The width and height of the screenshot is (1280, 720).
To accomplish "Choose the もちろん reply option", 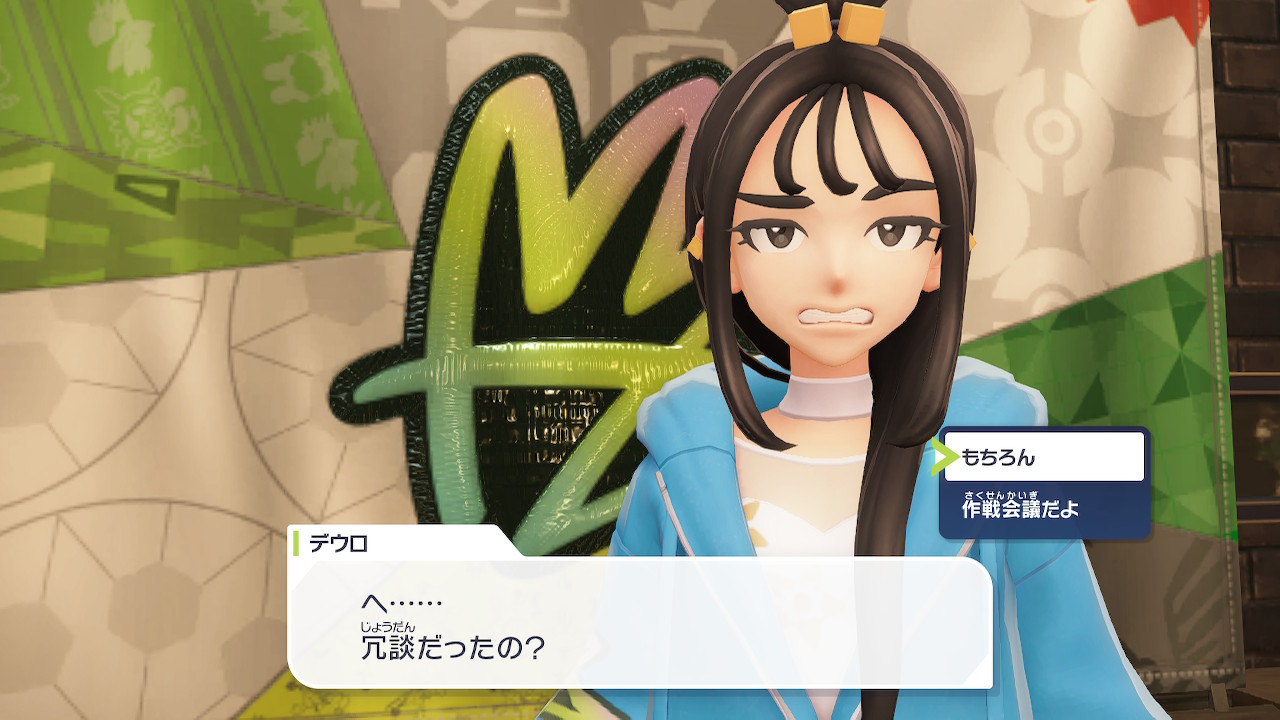I will (x=1043, y=457).
